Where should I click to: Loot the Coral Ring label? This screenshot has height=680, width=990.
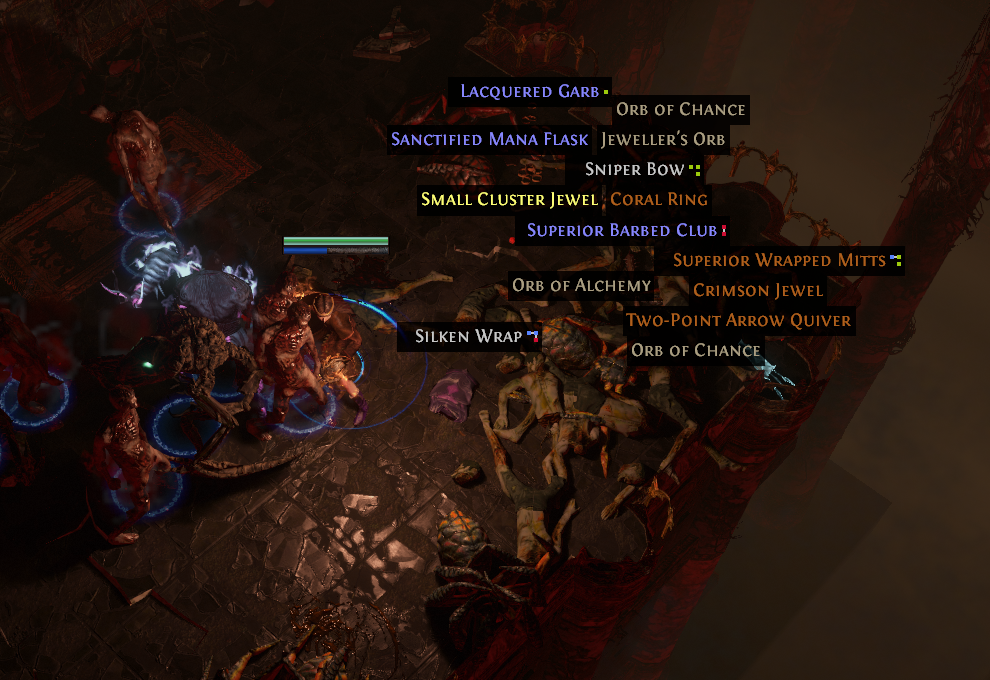coord(659,199)
